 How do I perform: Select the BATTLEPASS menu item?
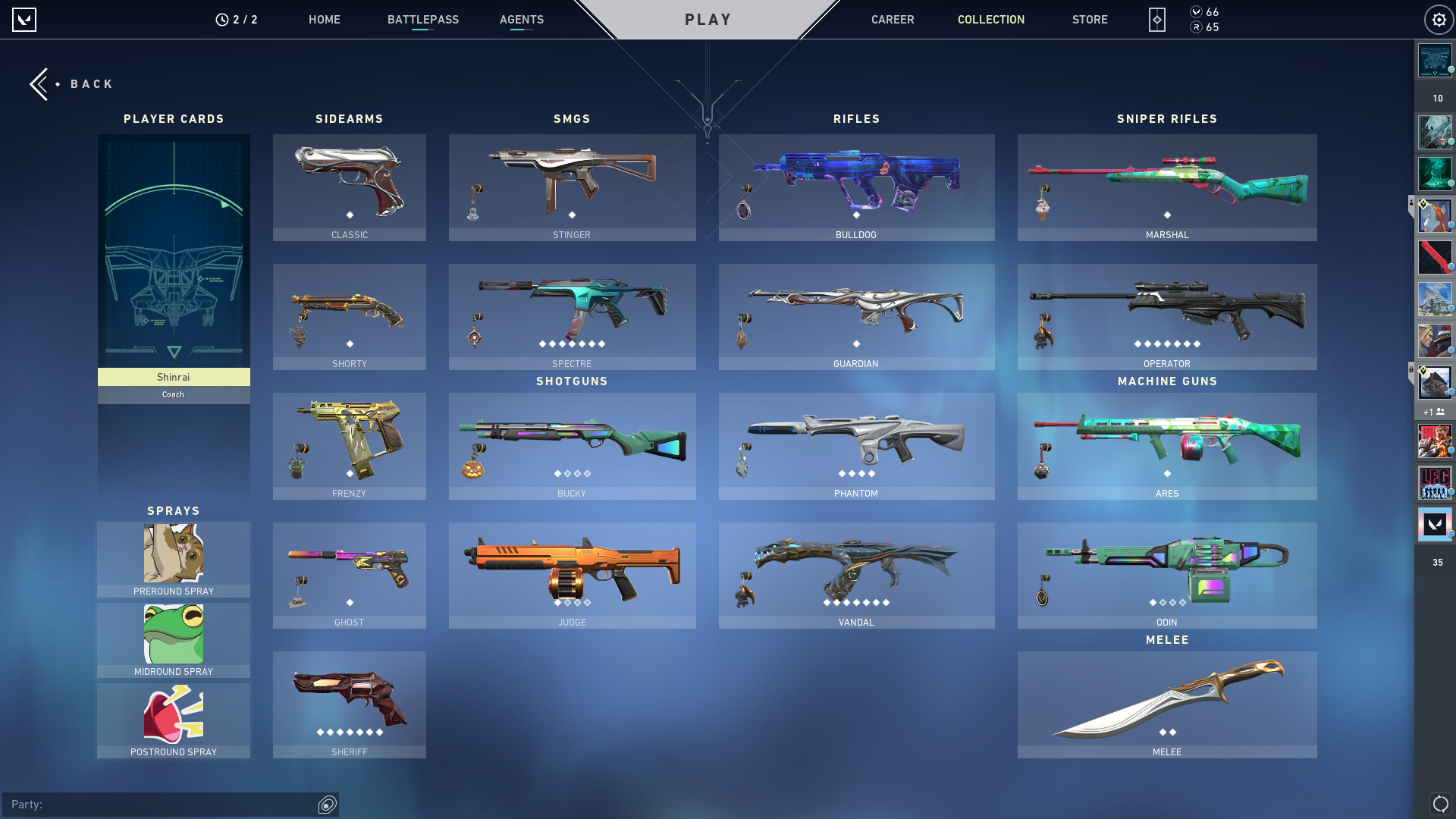(423, 20)
